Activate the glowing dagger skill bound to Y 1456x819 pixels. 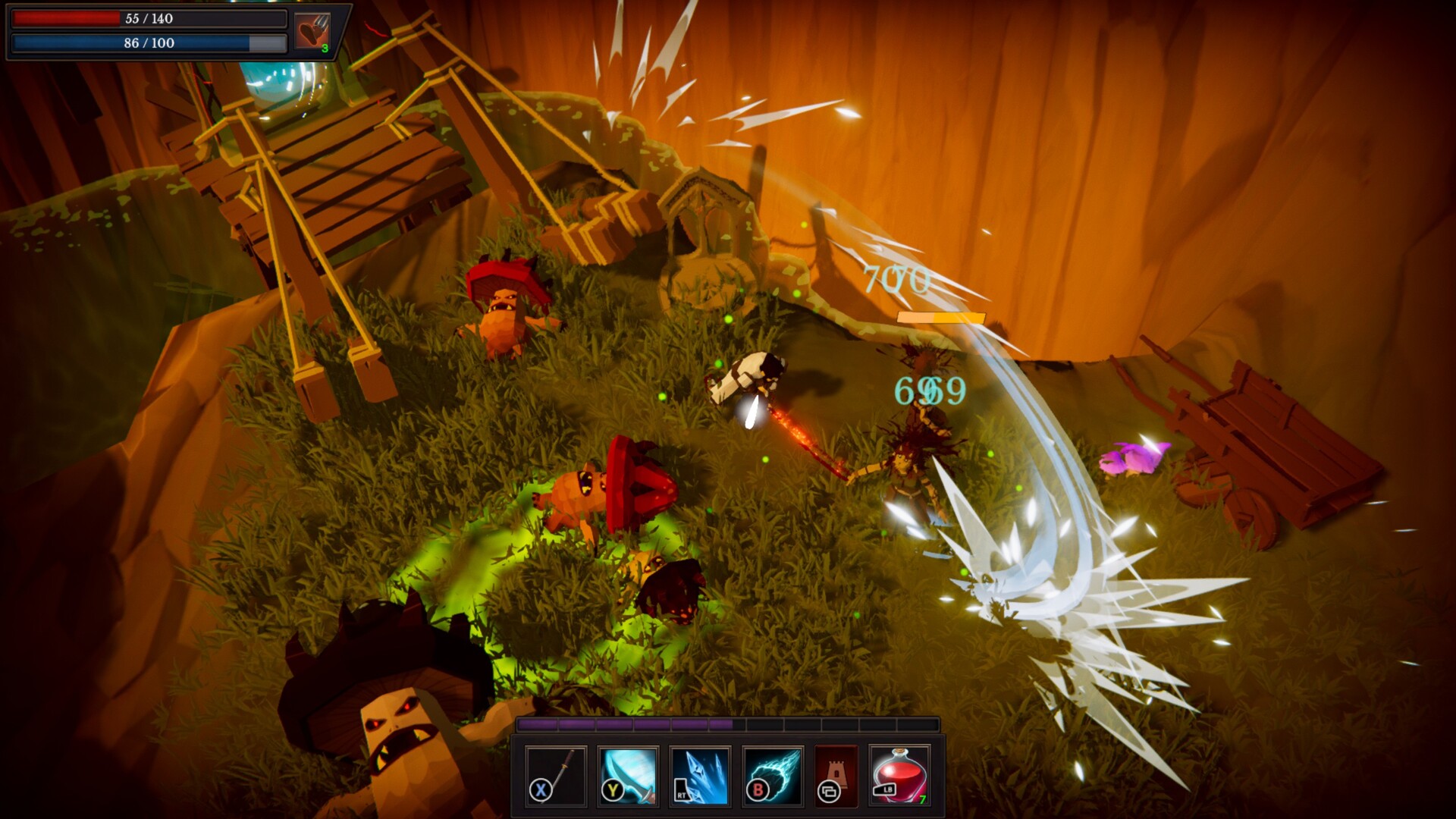pyautogui.click(x=626, y=777)
